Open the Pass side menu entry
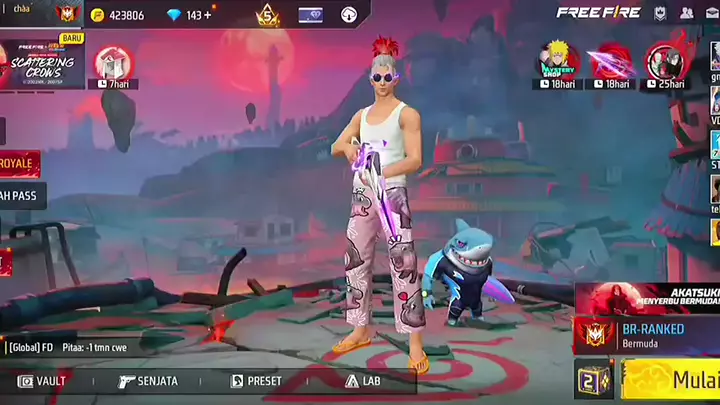 click(x=18, y=195)
